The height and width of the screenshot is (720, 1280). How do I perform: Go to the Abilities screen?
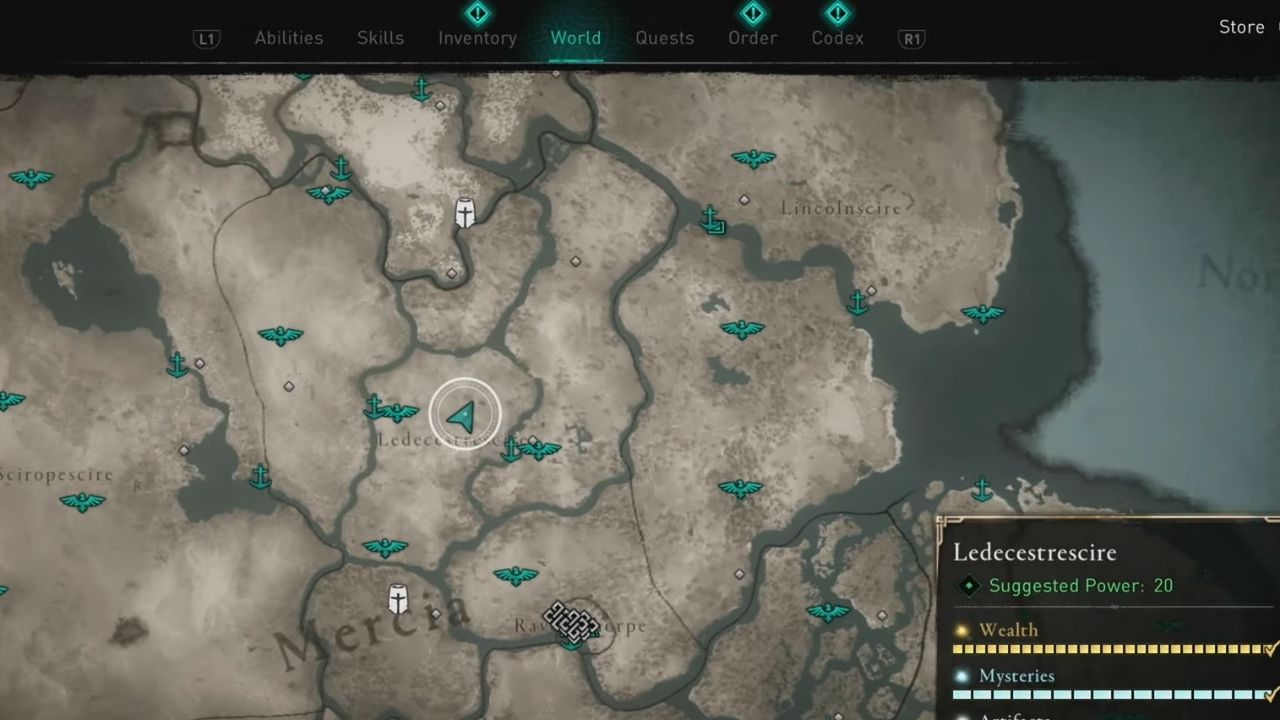tap(288, 37)
